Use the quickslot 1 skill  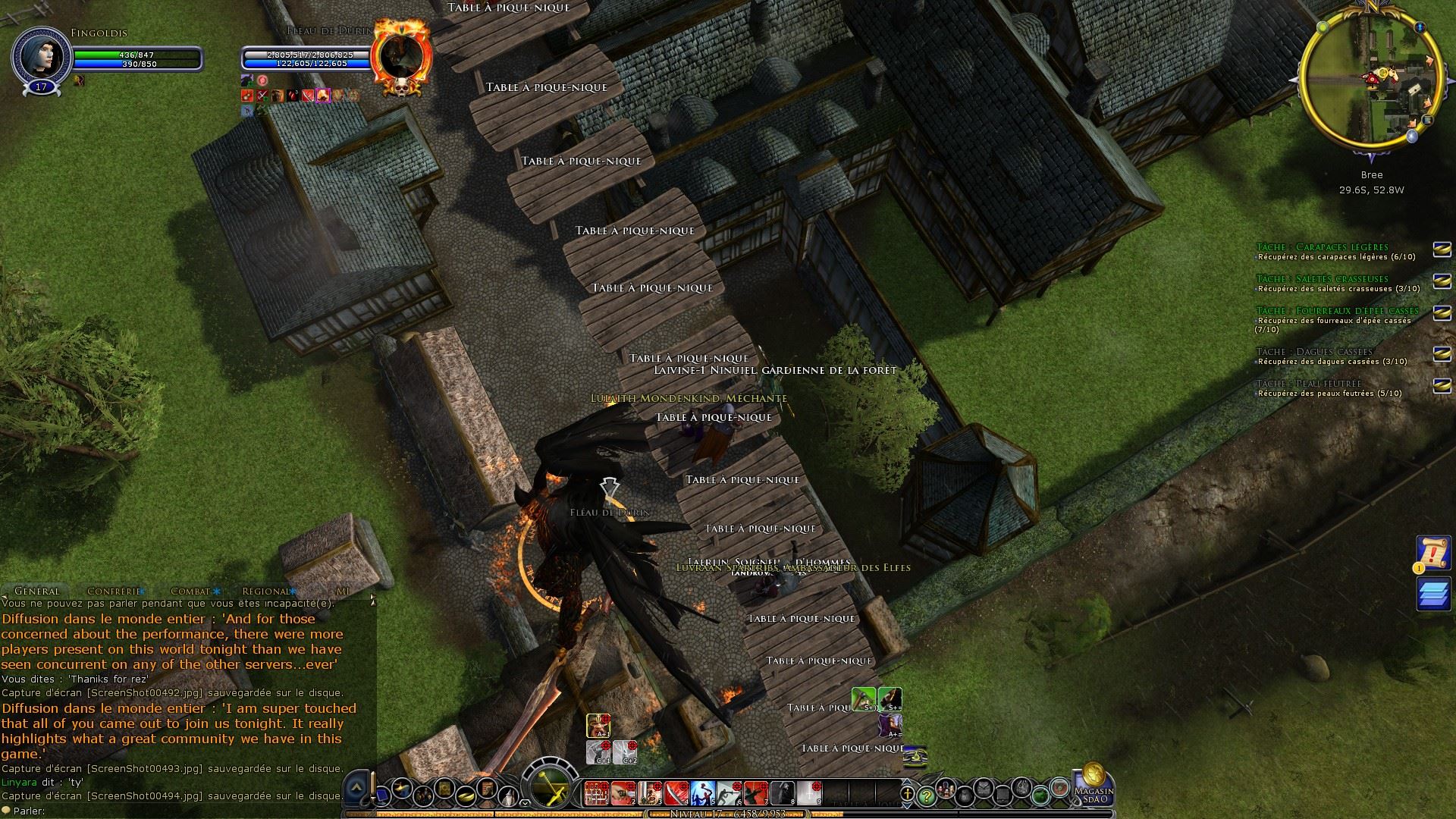[x=597, y=792]
